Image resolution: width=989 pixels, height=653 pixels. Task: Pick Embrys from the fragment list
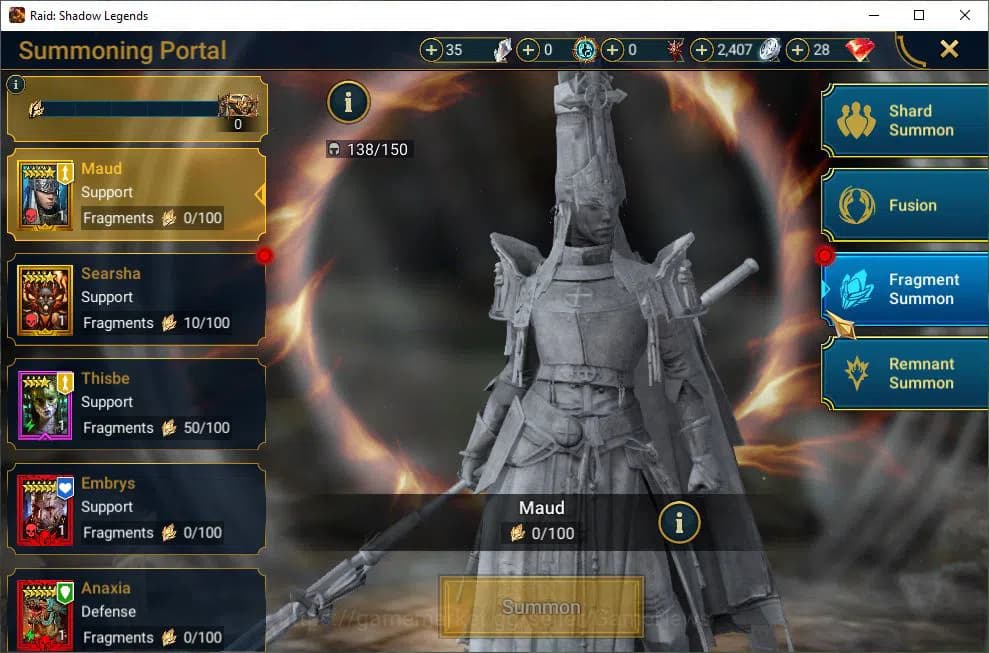pos(137,509)
